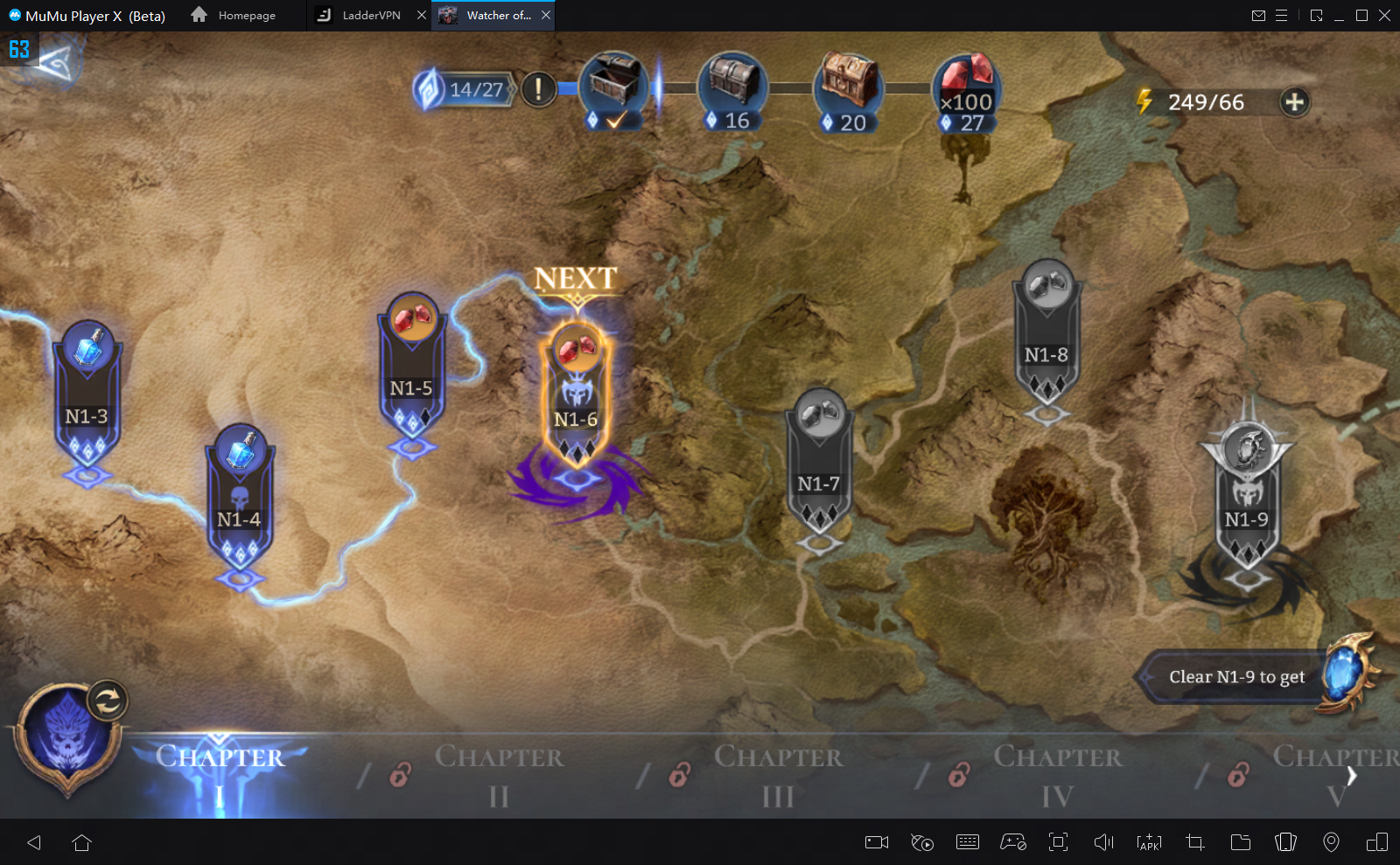This screenshot has width=1400, height=865.
Task: Show next chapters with right arrow
Action: coord(1352,776)
